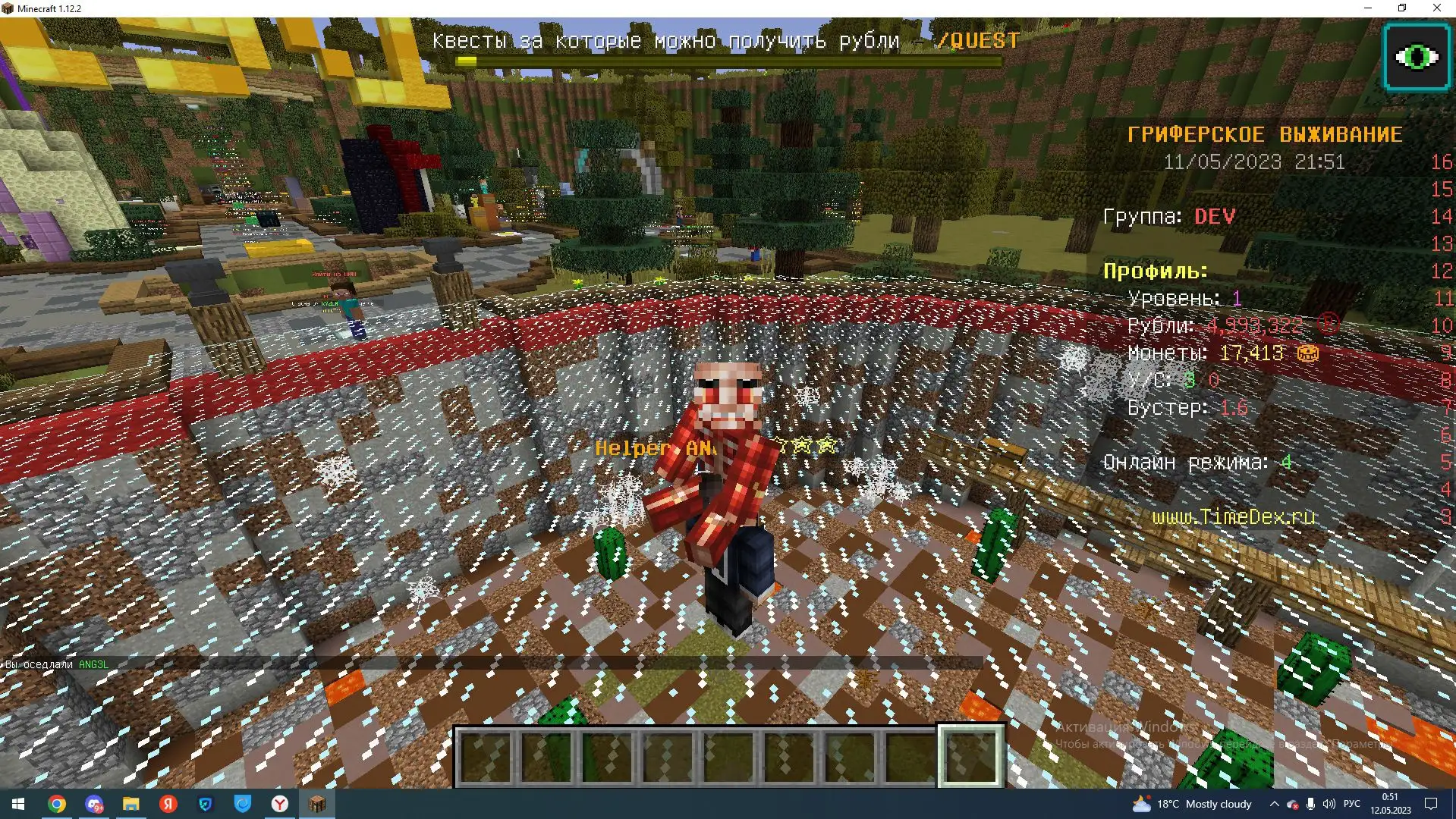The image size is (1456, 819).
Task: Close the Minecraft 1.12.2 window
Action: point(1436,8)
